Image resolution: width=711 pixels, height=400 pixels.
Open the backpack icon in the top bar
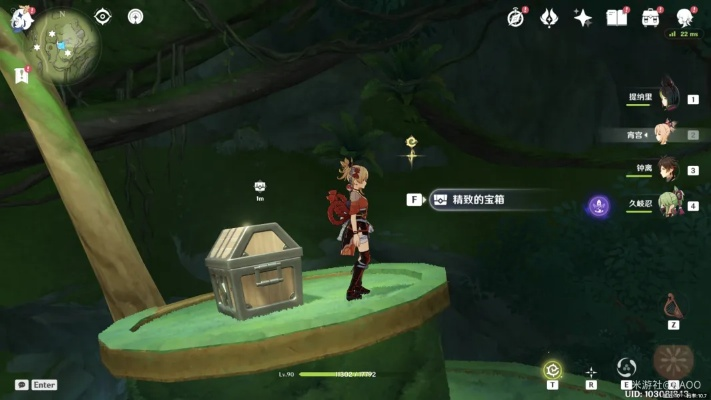651,17
